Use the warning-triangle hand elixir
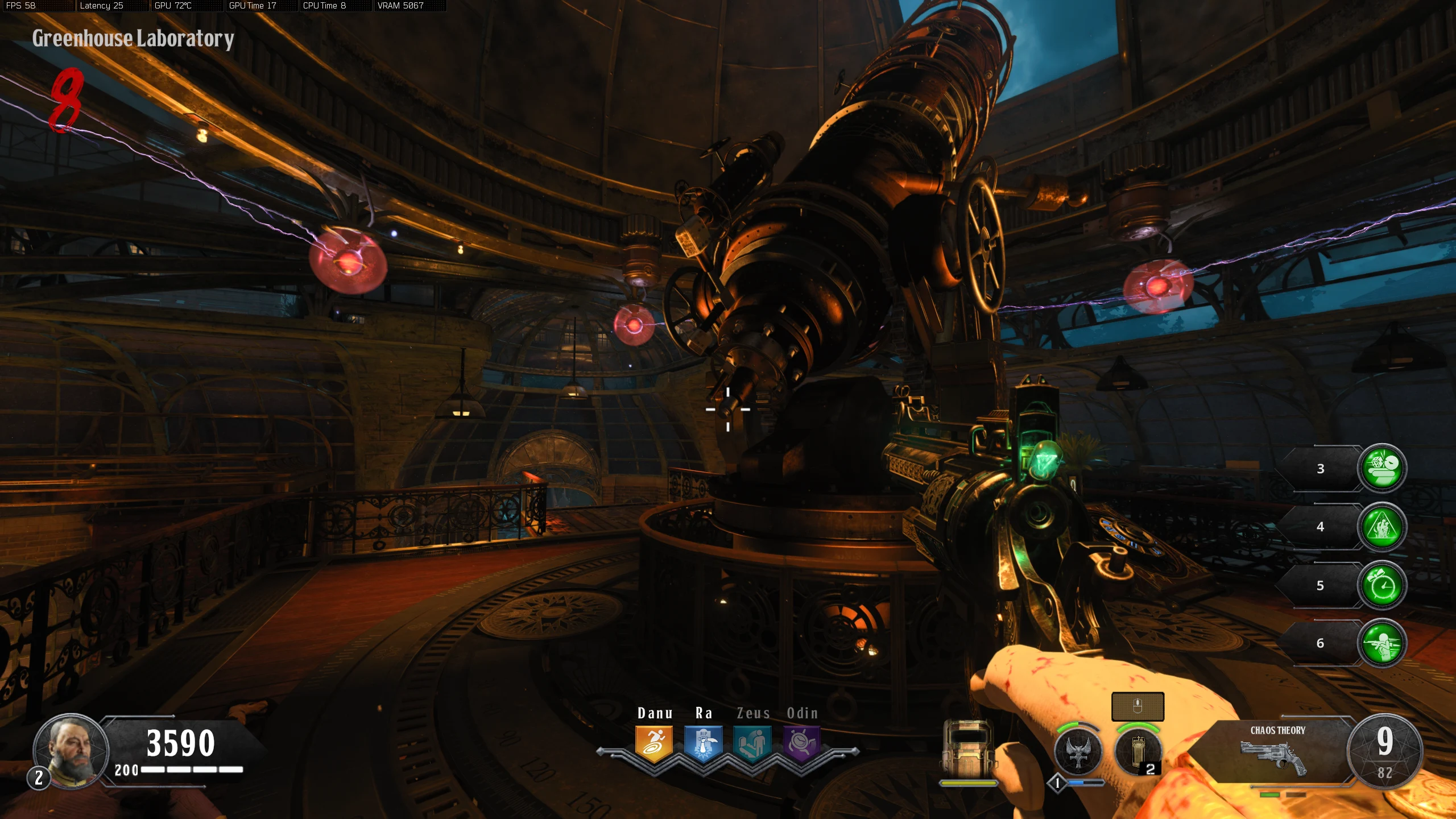The height and width of the screenshot is (819, 1456). [x=1381, y=527]
